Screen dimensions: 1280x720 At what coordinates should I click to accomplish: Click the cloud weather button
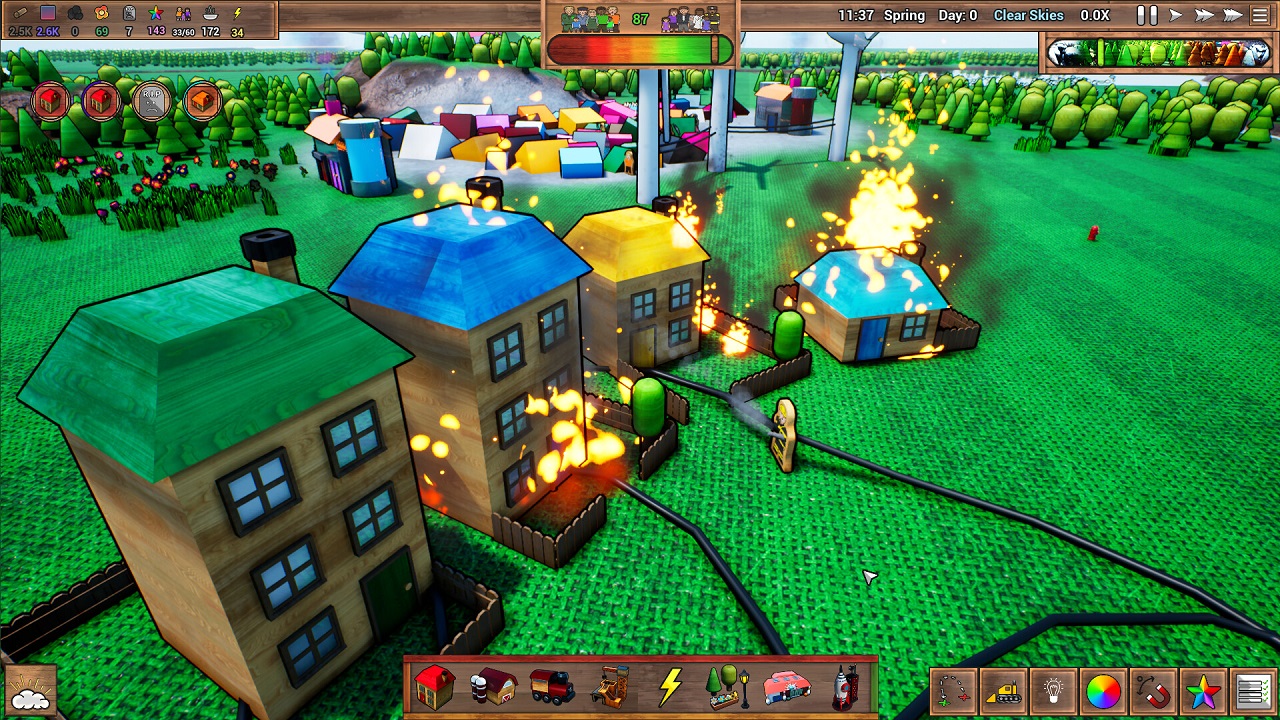(30, 692)
